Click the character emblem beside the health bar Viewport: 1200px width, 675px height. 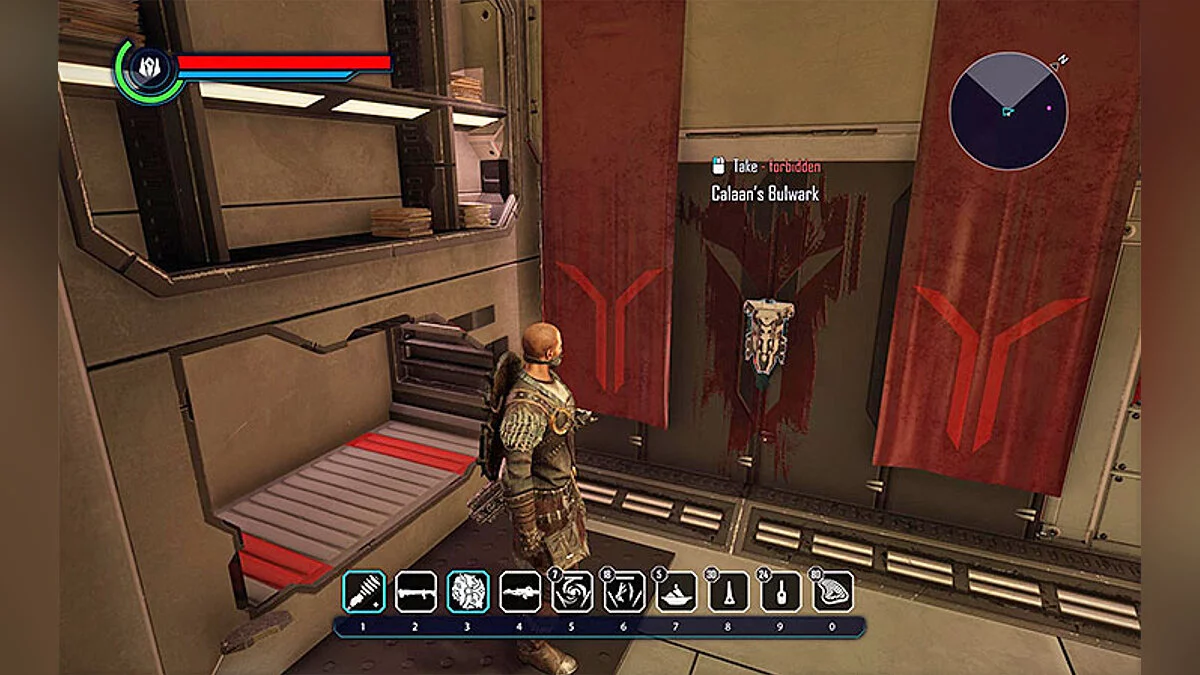coord(148,70)
